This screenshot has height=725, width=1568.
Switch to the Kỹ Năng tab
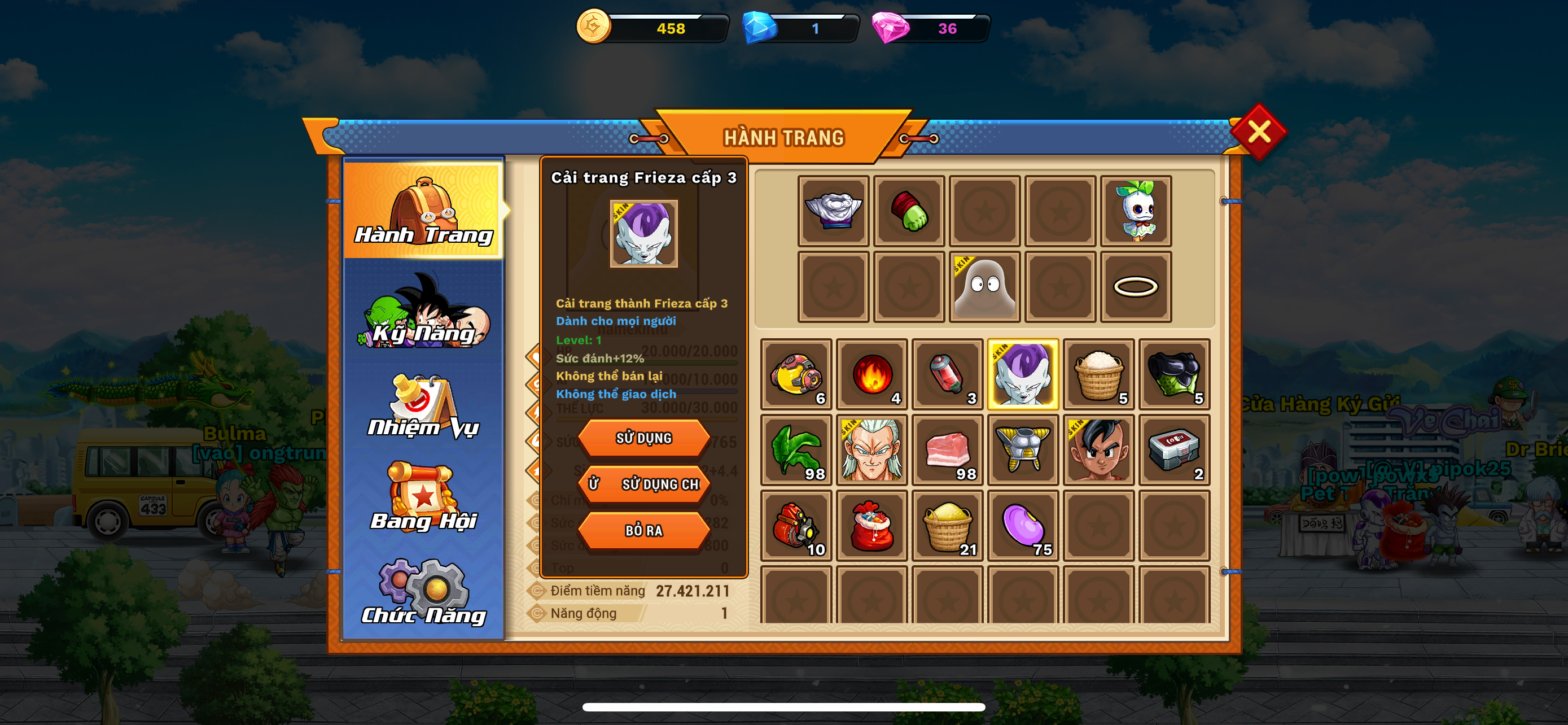[x=424, y=313]
